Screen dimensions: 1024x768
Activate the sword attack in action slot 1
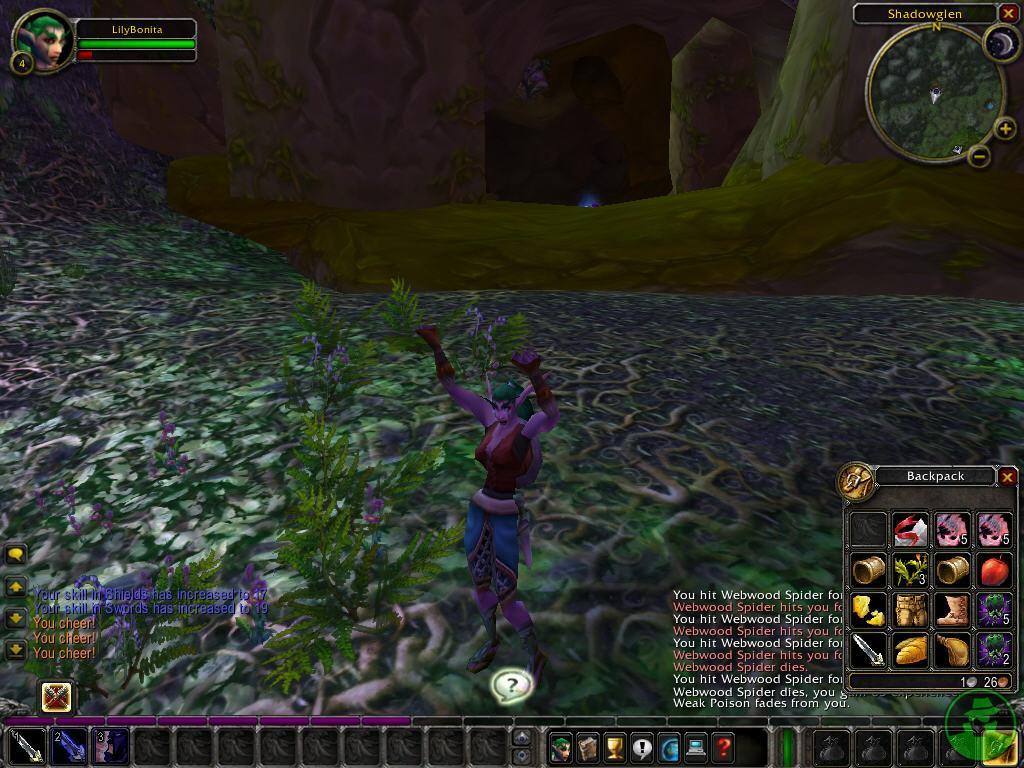pos(27,746)
